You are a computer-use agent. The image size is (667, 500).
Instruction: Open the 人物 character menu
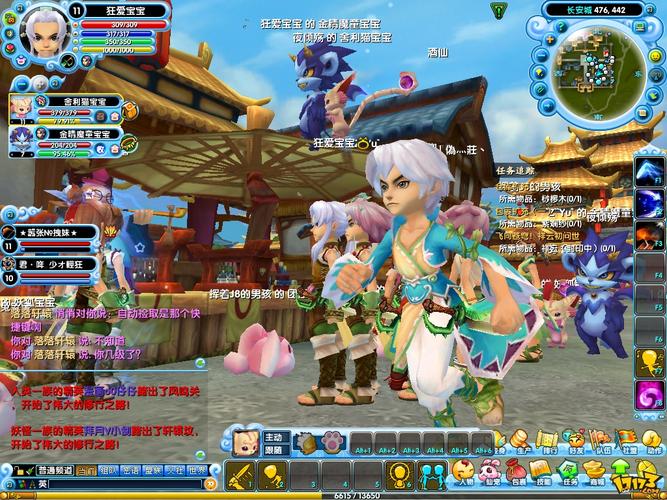click(463, 474)
